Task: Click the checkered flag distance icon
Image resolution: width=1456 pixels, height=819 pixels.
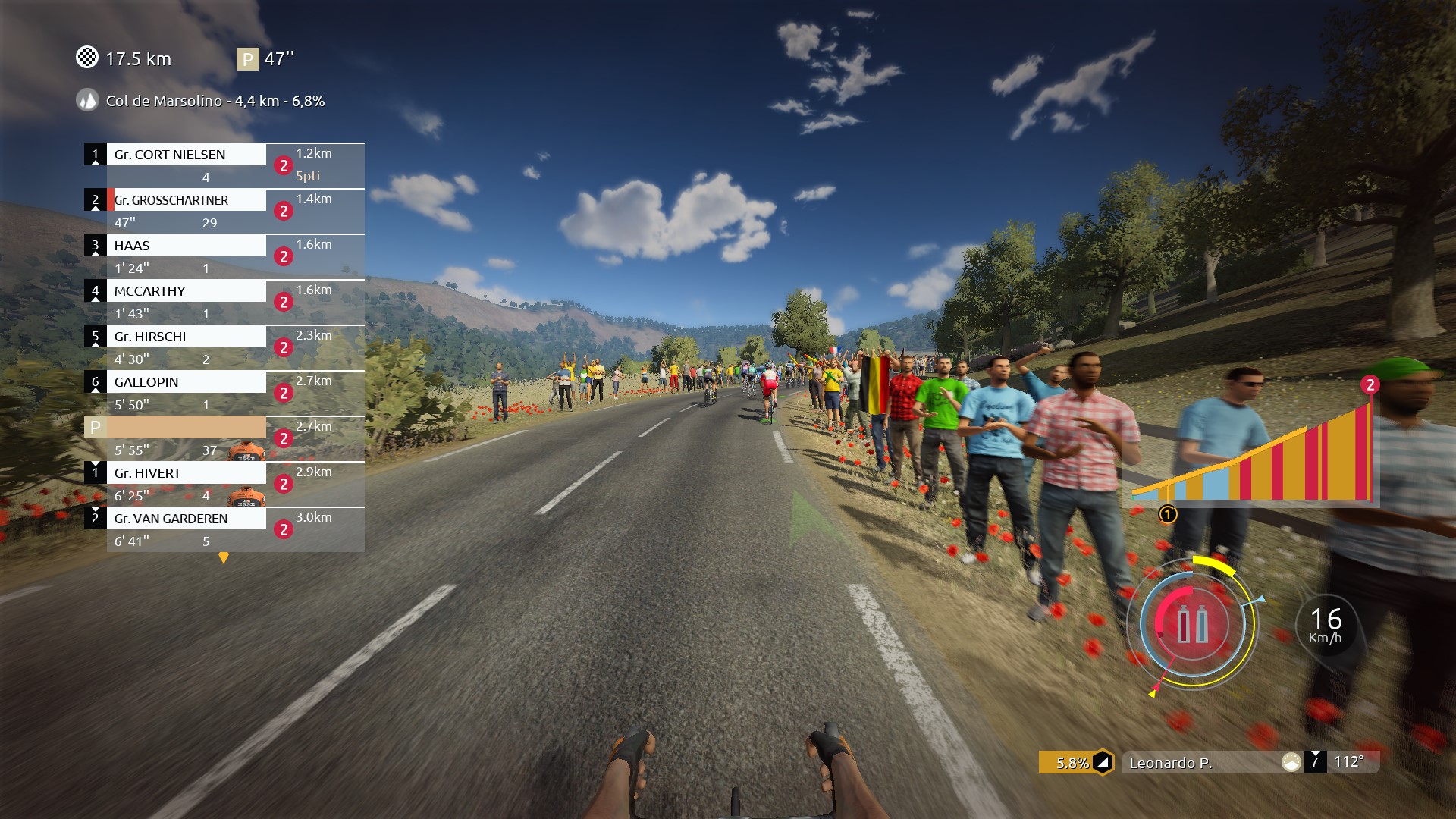Action: [87, 58]
